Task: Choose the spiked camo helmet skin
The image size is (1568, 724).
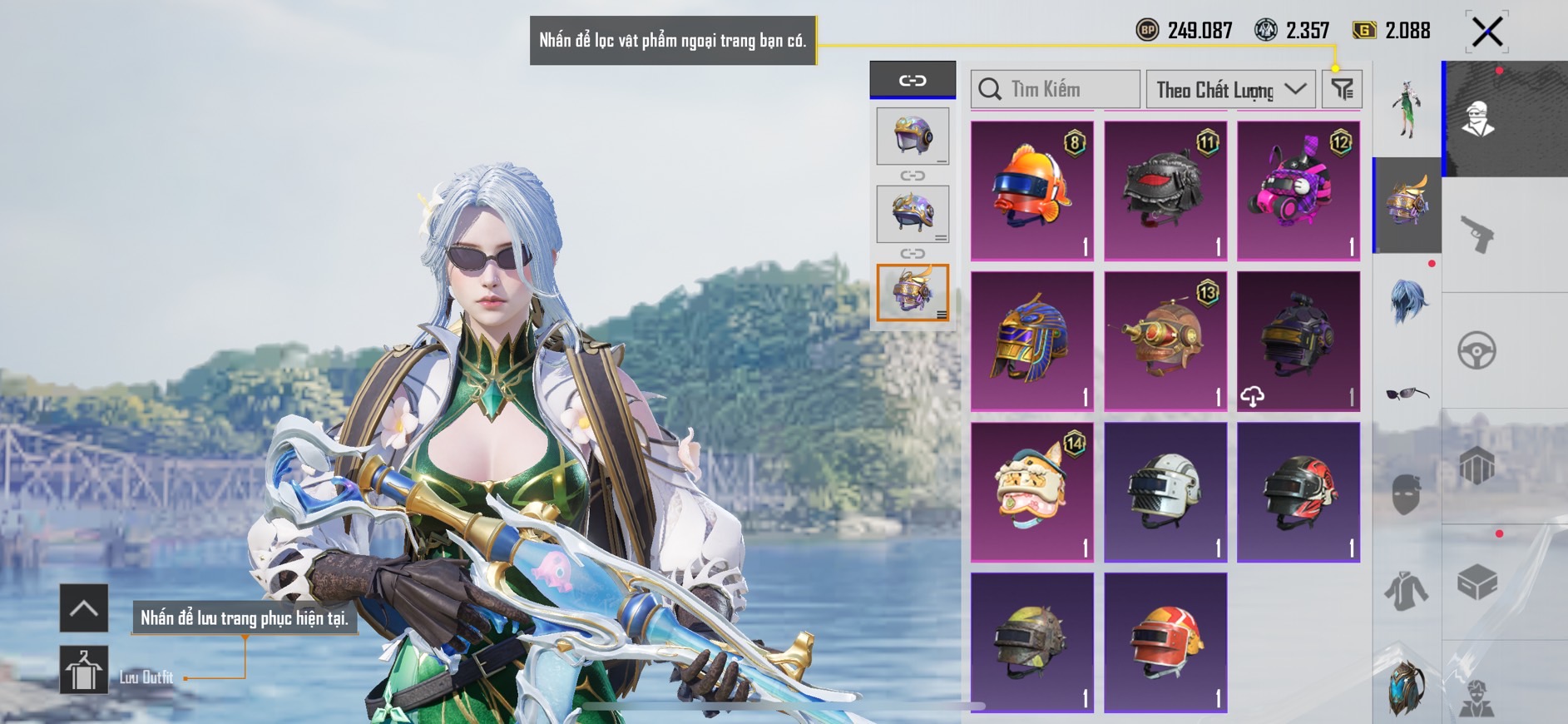Action: pyautogui.click(x=1031, y=642)
